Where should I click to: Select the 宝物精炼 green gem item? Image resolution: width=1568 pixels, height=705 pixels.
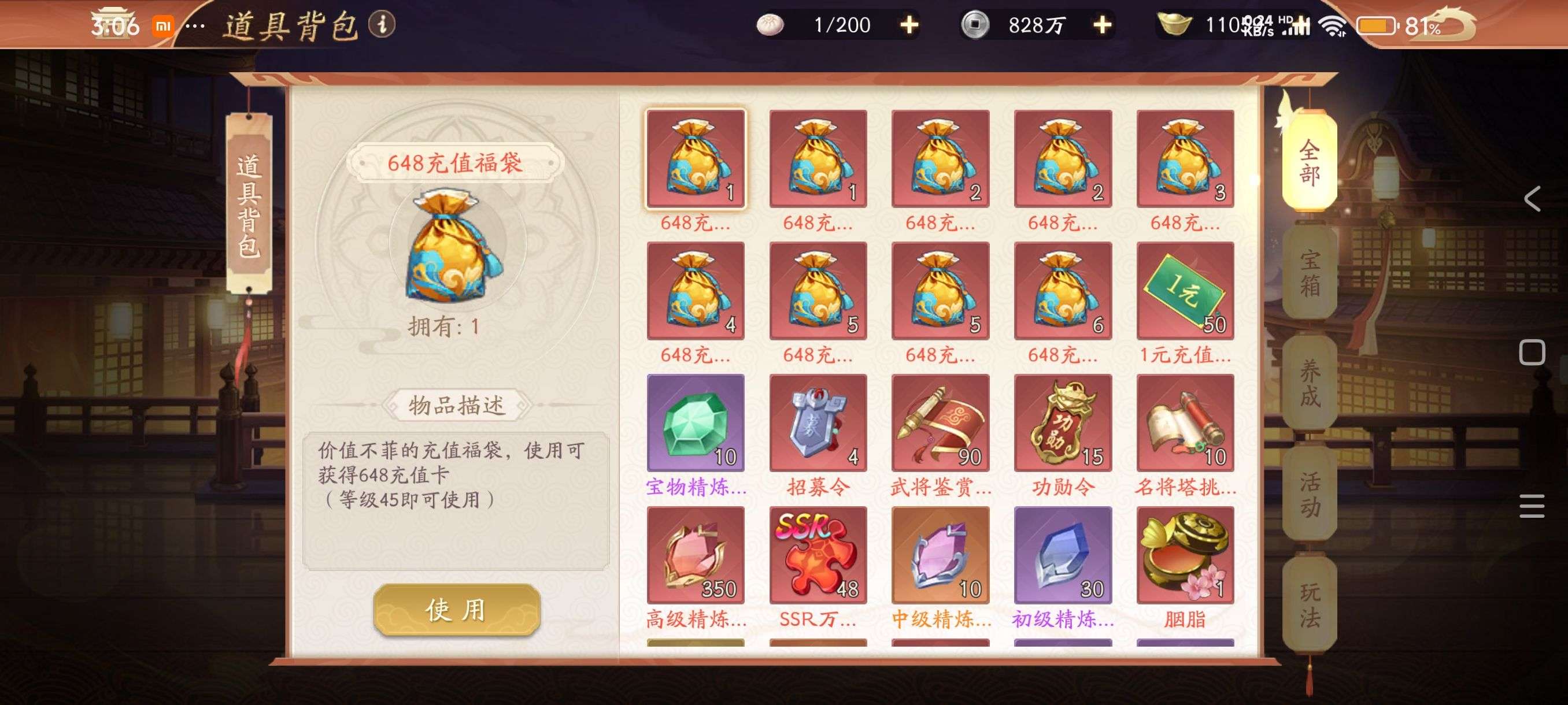coord(695,424)
